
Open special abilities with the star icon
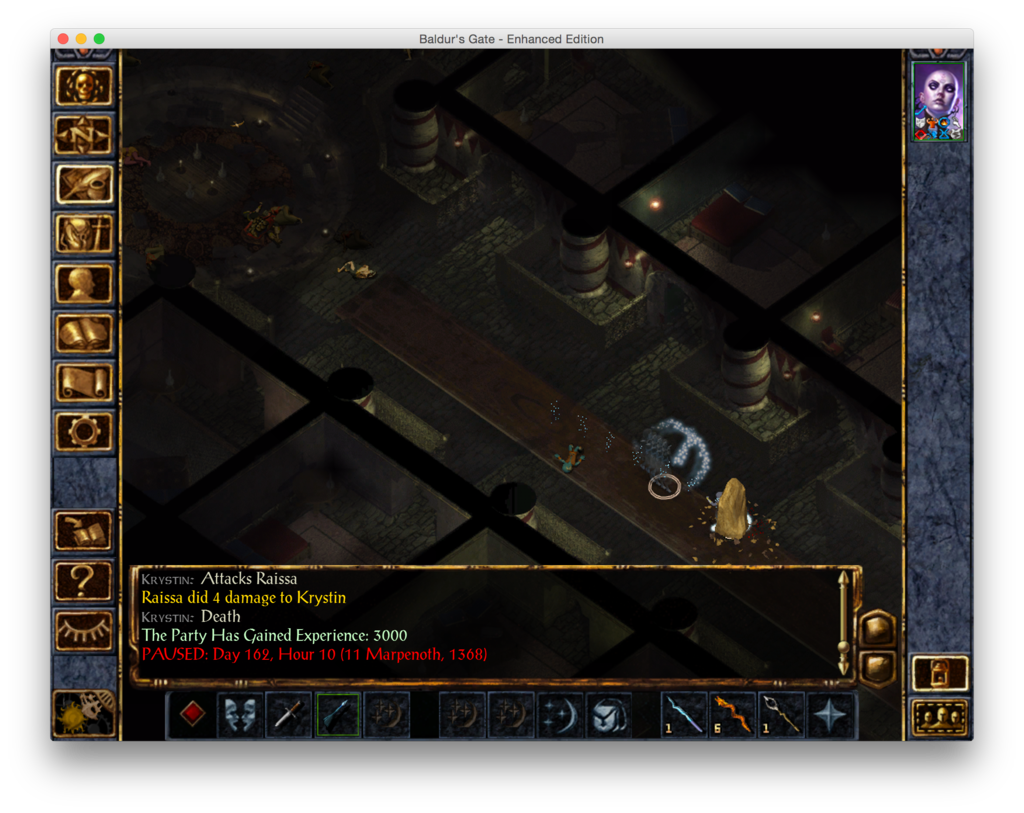click(x=831, y=715)
